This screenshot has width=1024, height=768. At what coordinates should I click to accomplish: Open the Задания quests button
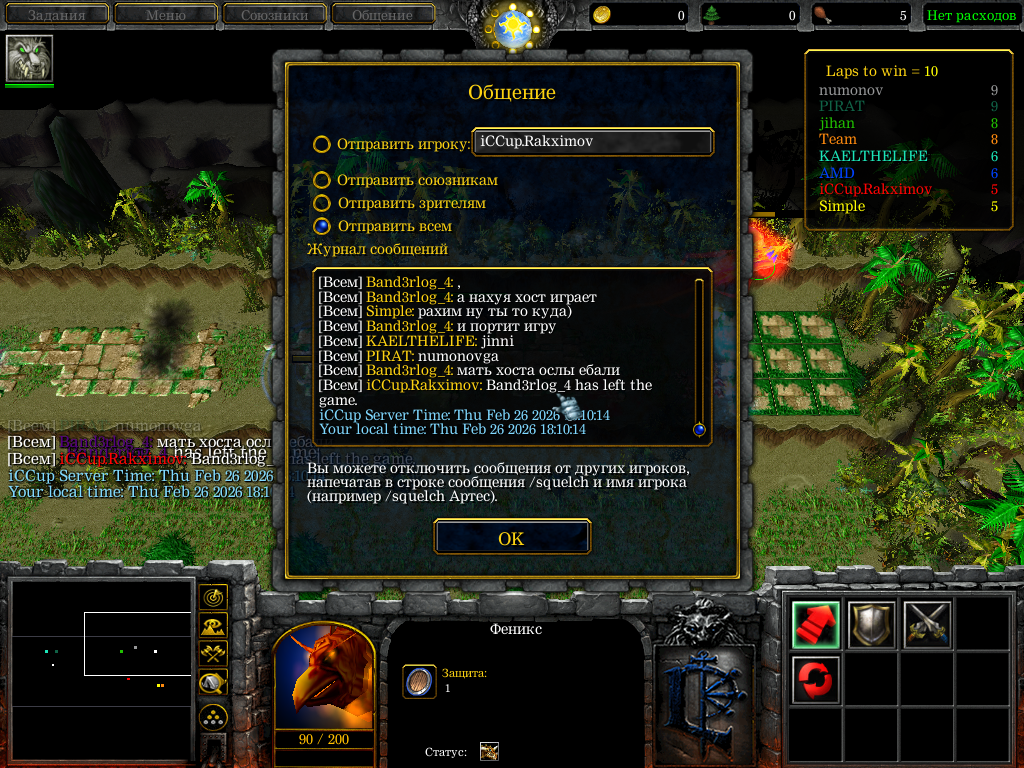pyautogui.click(x=56, y=15)
